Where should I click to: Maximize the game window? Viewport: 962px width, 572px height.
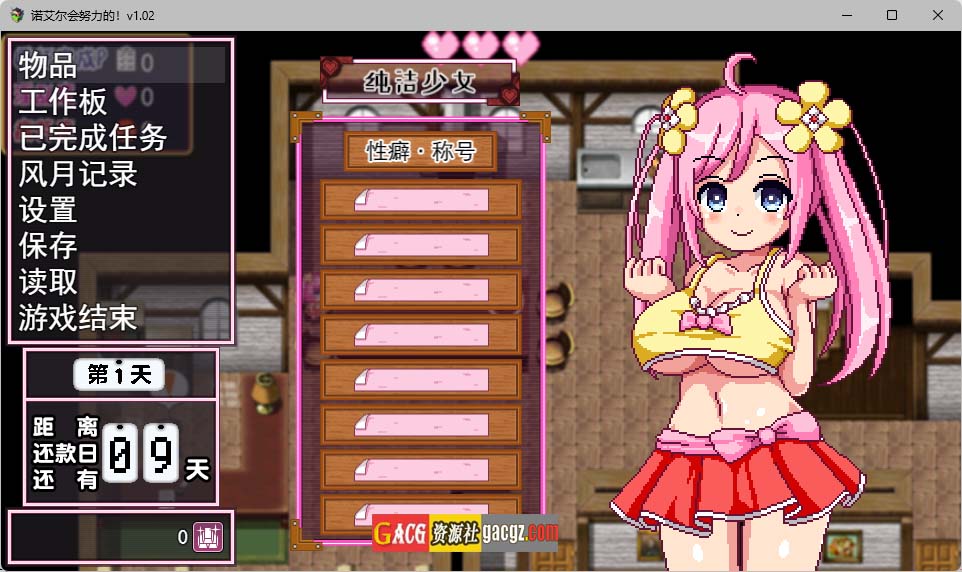coord(892,15)
